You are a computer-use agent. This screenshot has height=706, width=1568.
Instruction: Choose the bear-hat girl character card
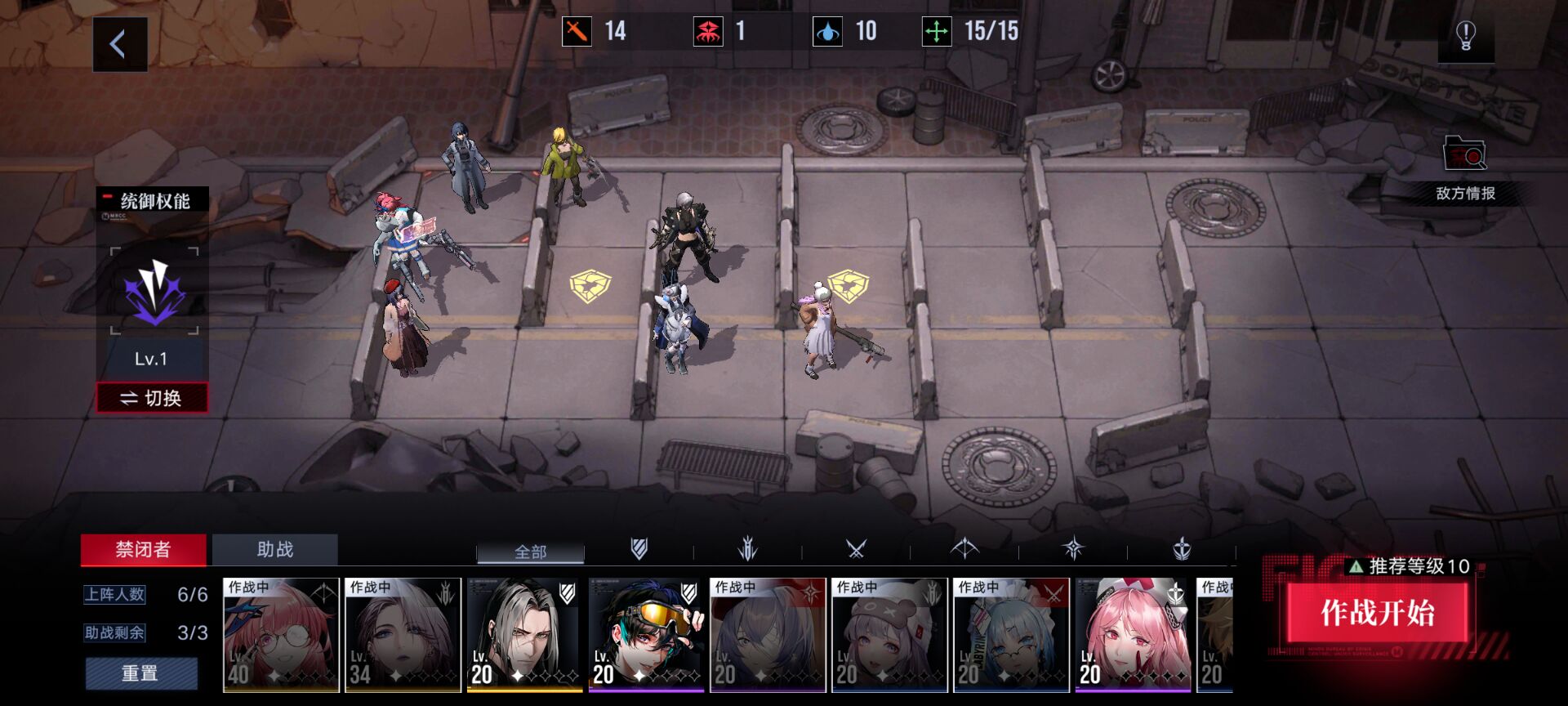pyautogui.click(x=889, y=635)
